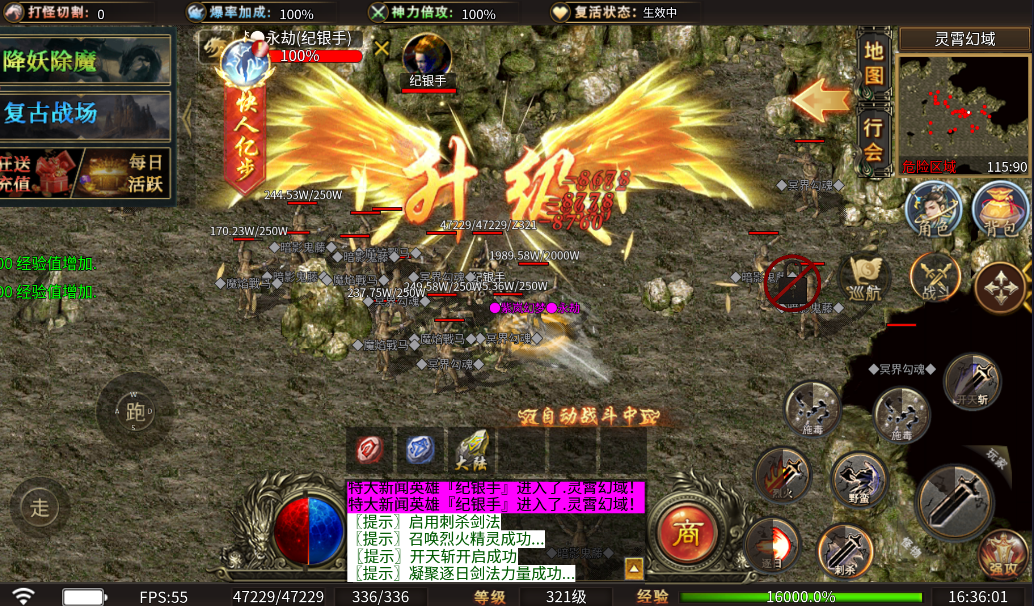
Task: Switch movement to 走 walk mode
Action: (40, 508)
